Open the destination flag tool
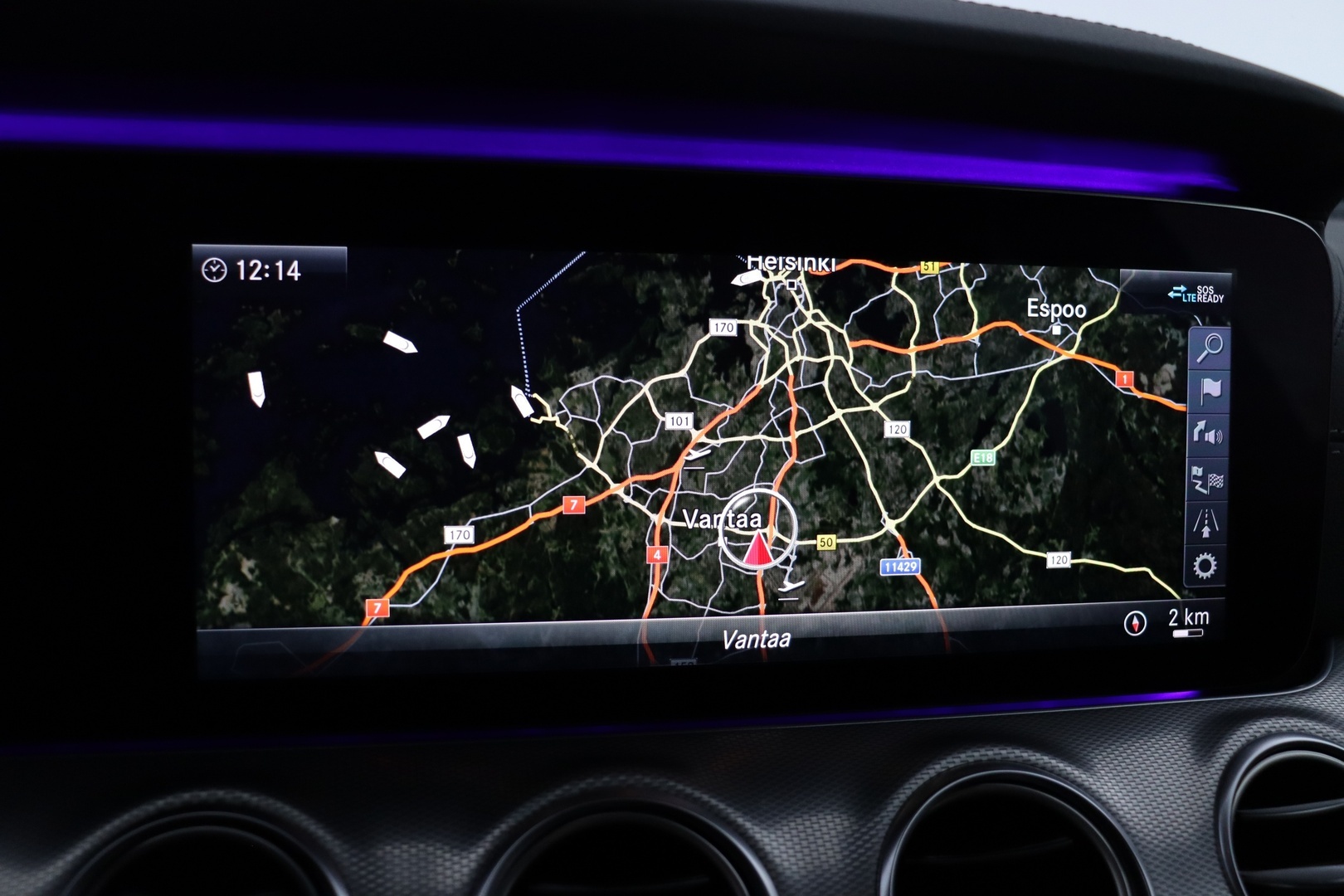Screen dimensions: 1344x896 click(1209, 390)
